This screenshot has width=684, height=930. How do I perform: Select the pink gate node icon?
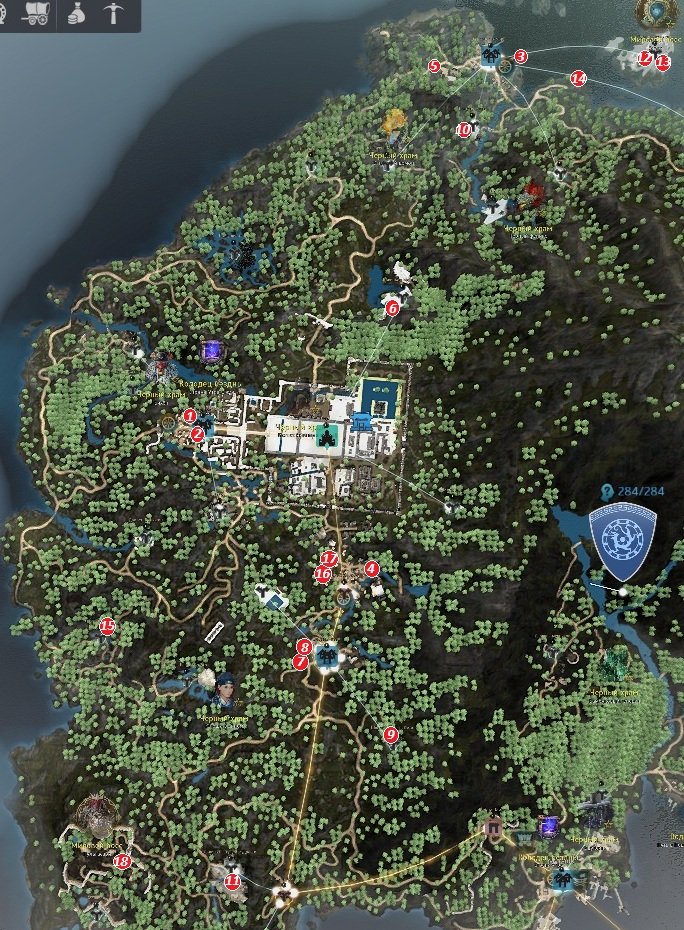[492, 827]
